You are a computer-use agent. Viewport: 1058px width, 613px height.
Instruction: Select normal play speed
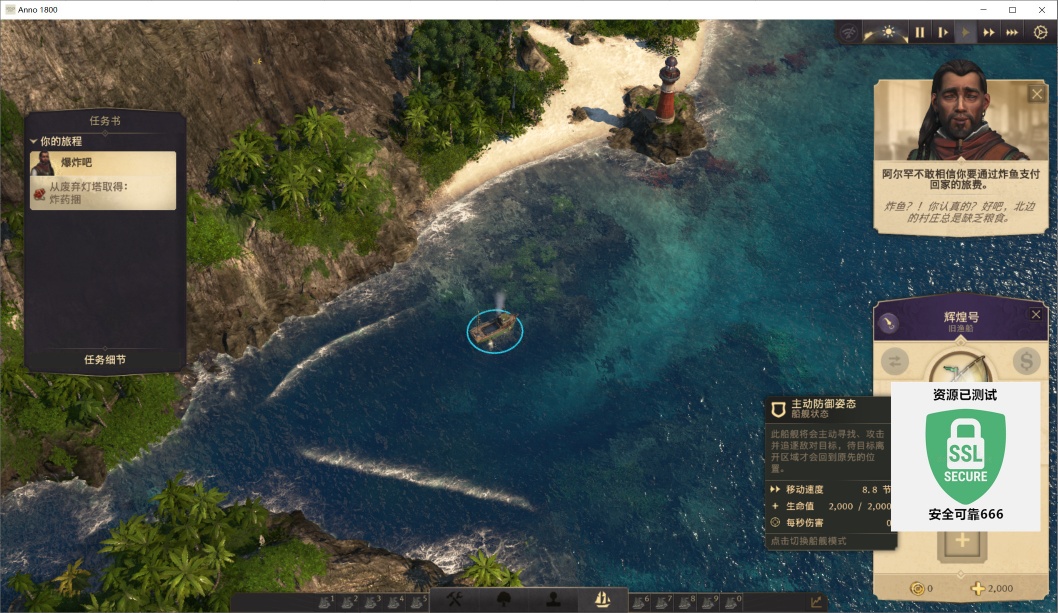[x=965, y=32]
